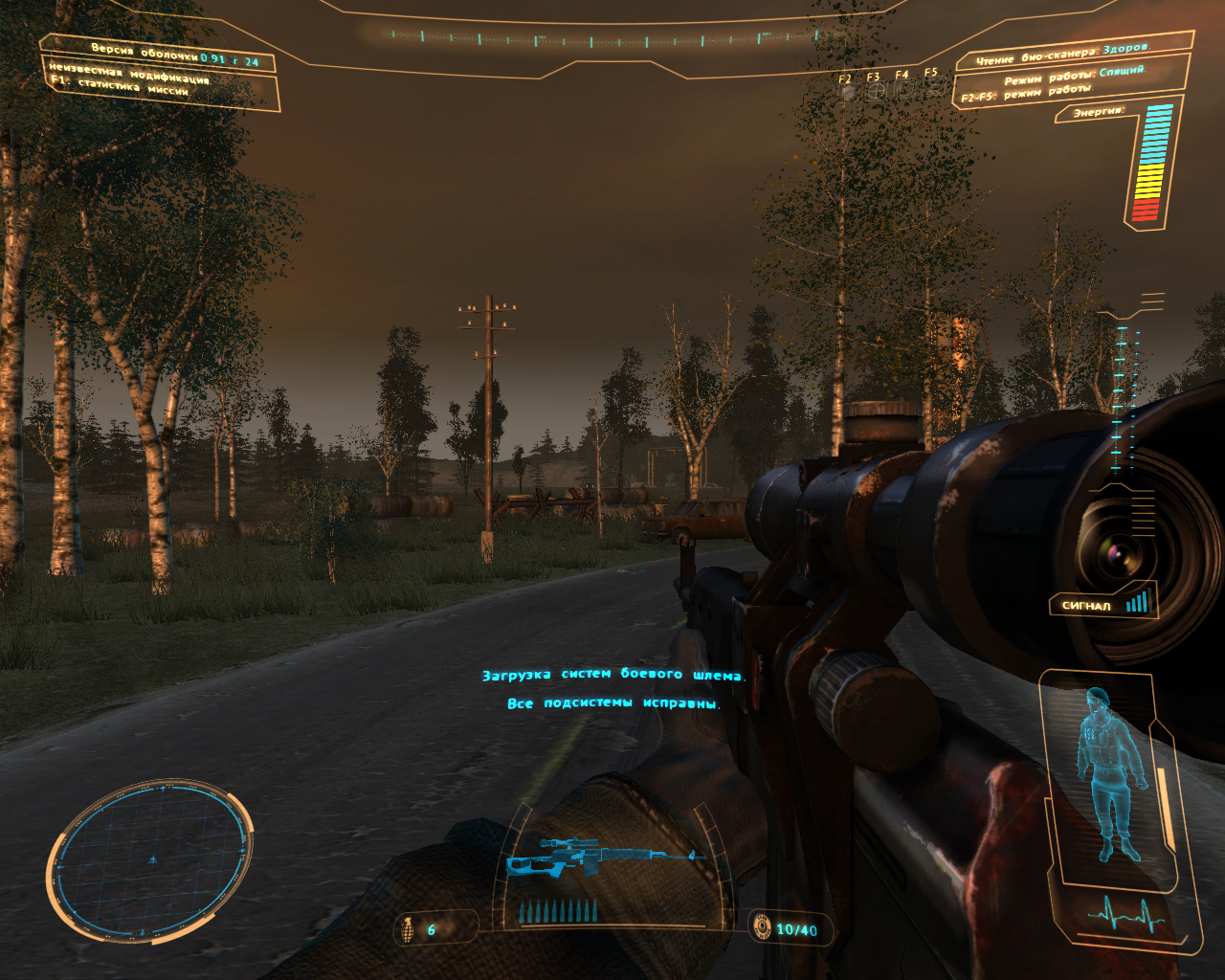The height and width of the screenshot is (980, 1225).
Task: Activate the F2 shield mode icon
Action: point(846,91)
